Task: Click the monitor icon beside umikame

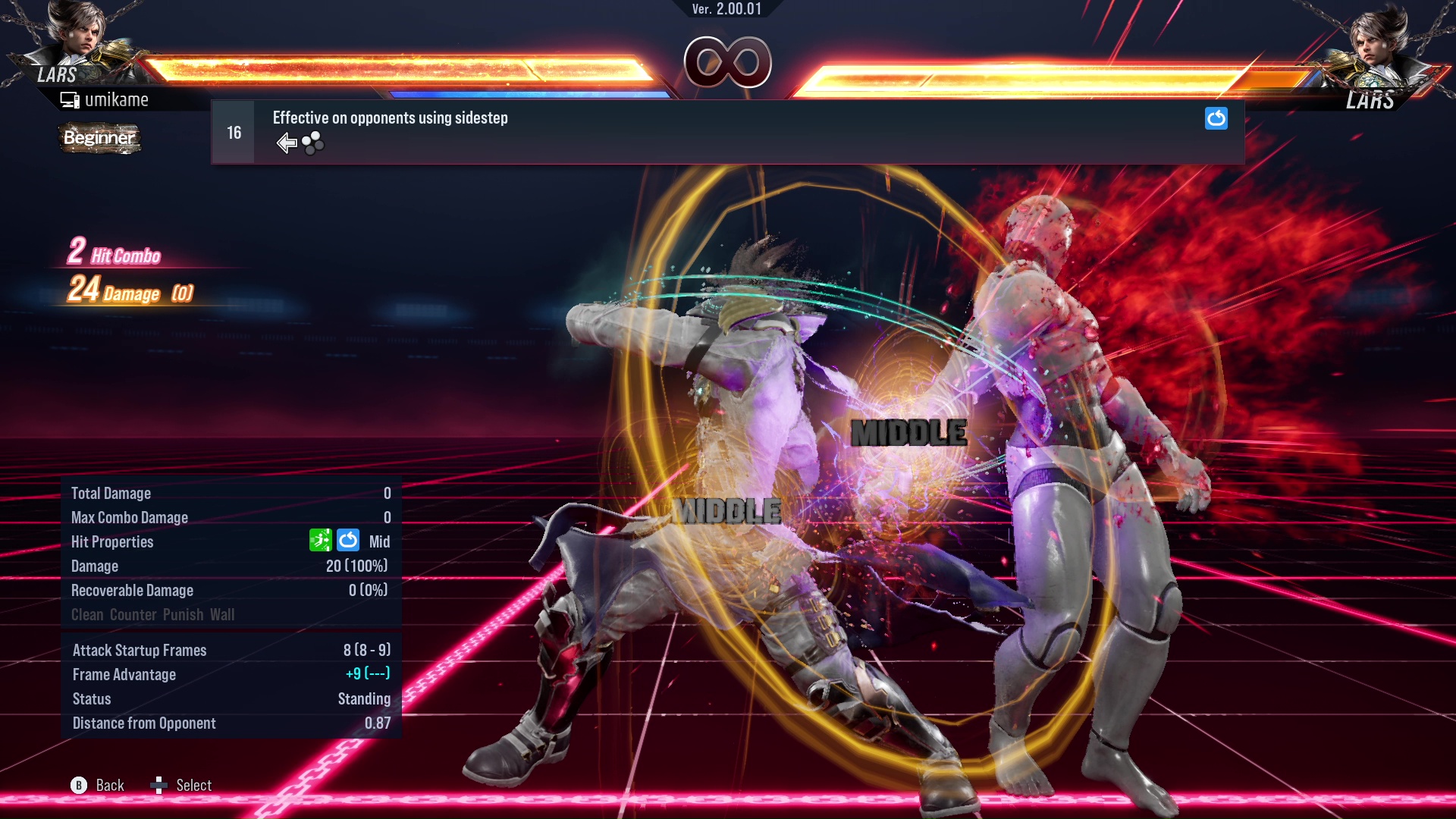Action: (69, 99)
